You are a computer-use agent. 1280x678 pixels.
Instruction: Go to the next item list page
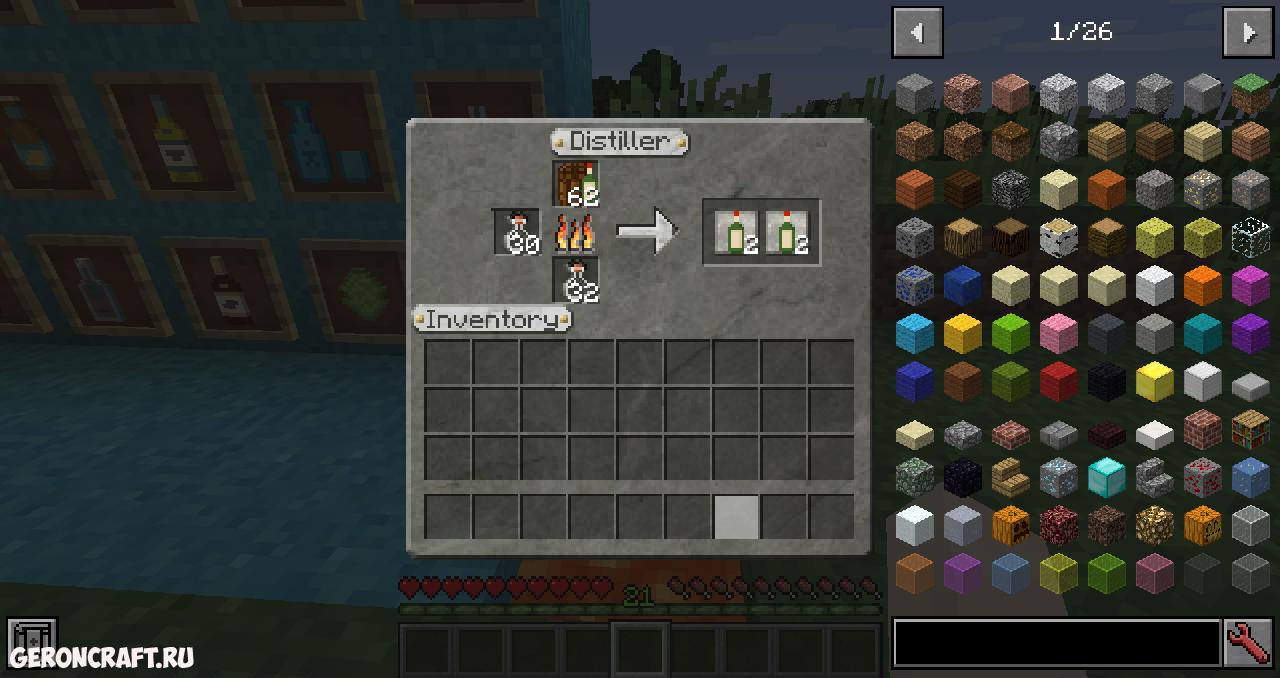1248,33
